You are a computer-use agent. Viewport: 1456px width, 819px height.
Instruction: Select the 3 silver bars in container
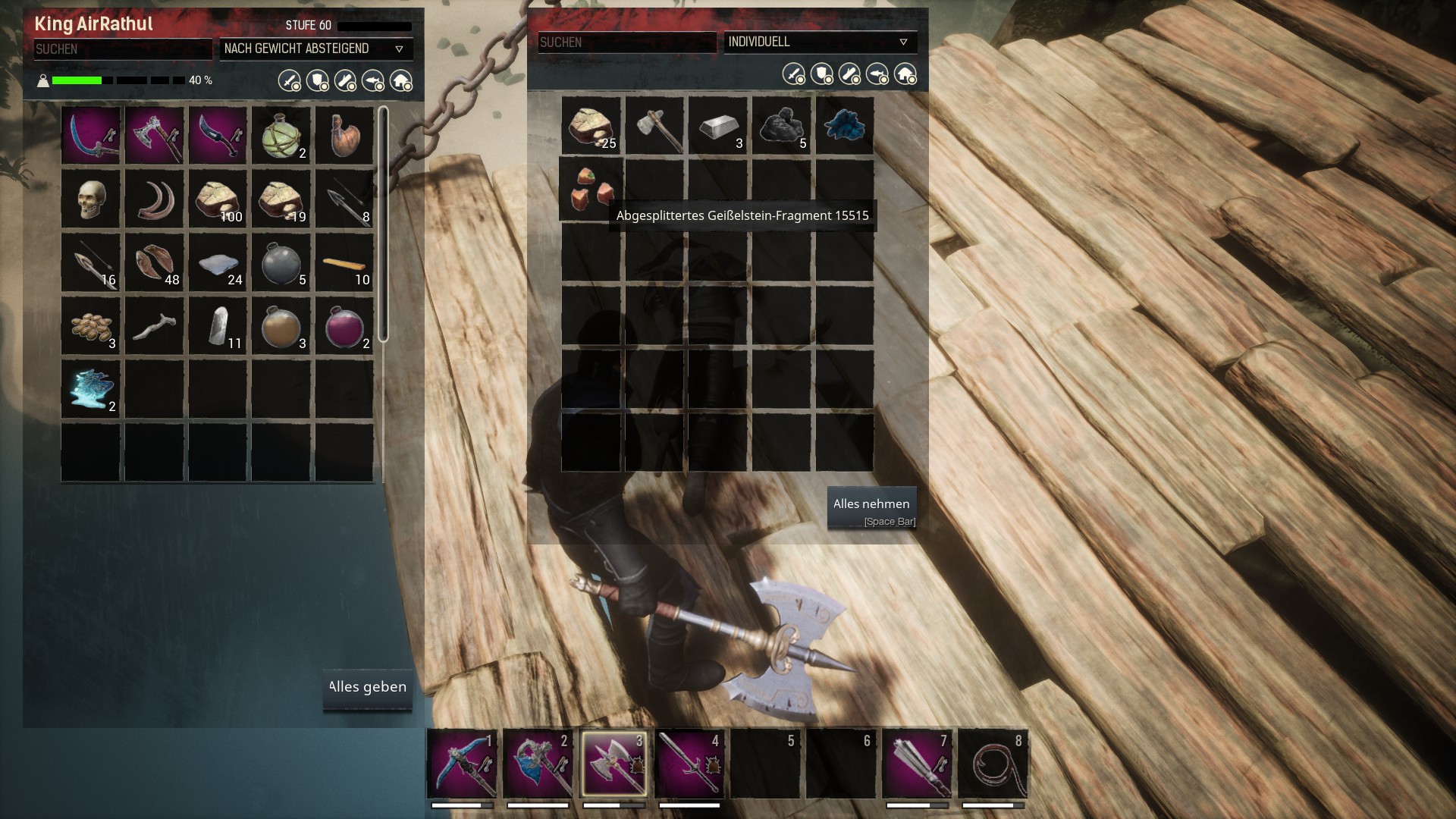click(x=718, y=125)
